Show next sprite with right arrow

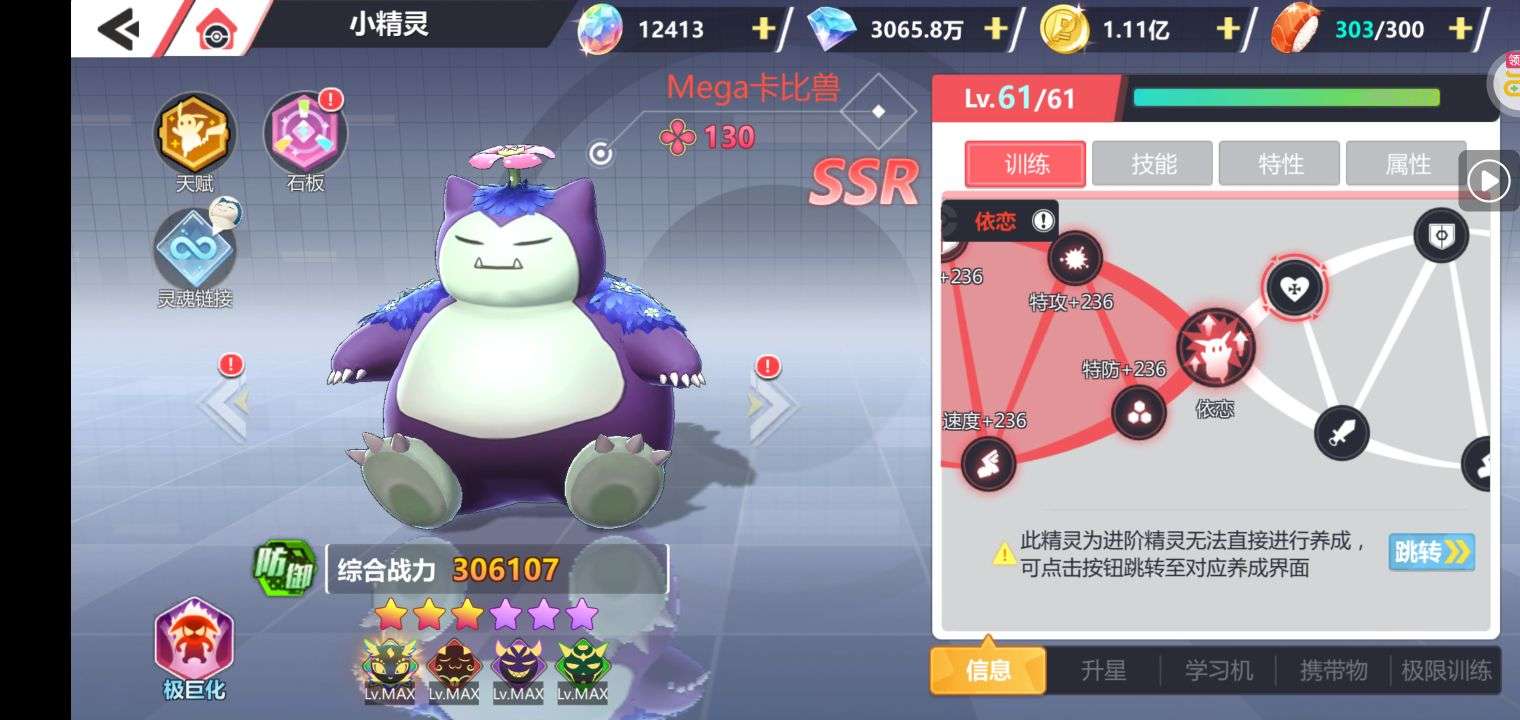point(771,405)
